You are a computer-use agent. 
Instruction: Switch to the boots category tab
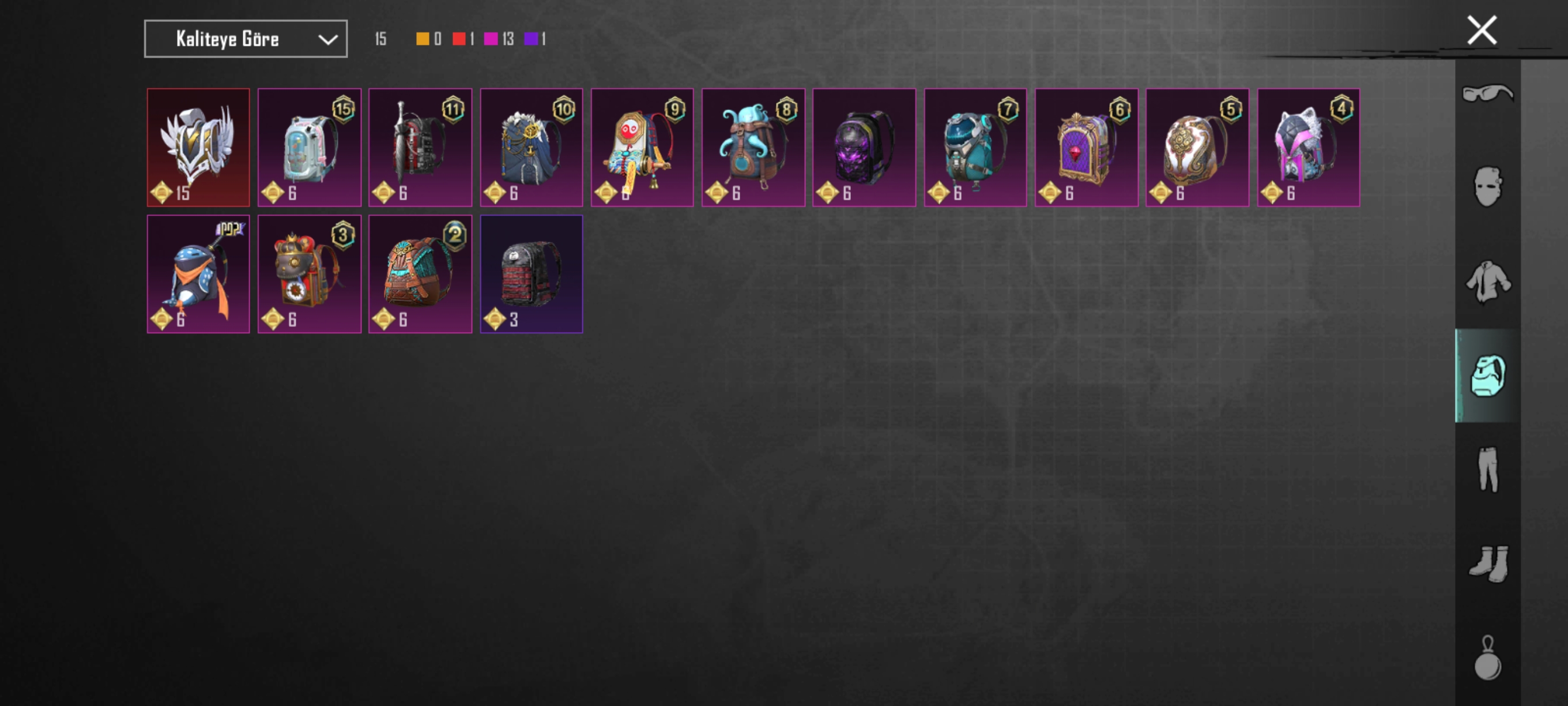pos(1487,564)
